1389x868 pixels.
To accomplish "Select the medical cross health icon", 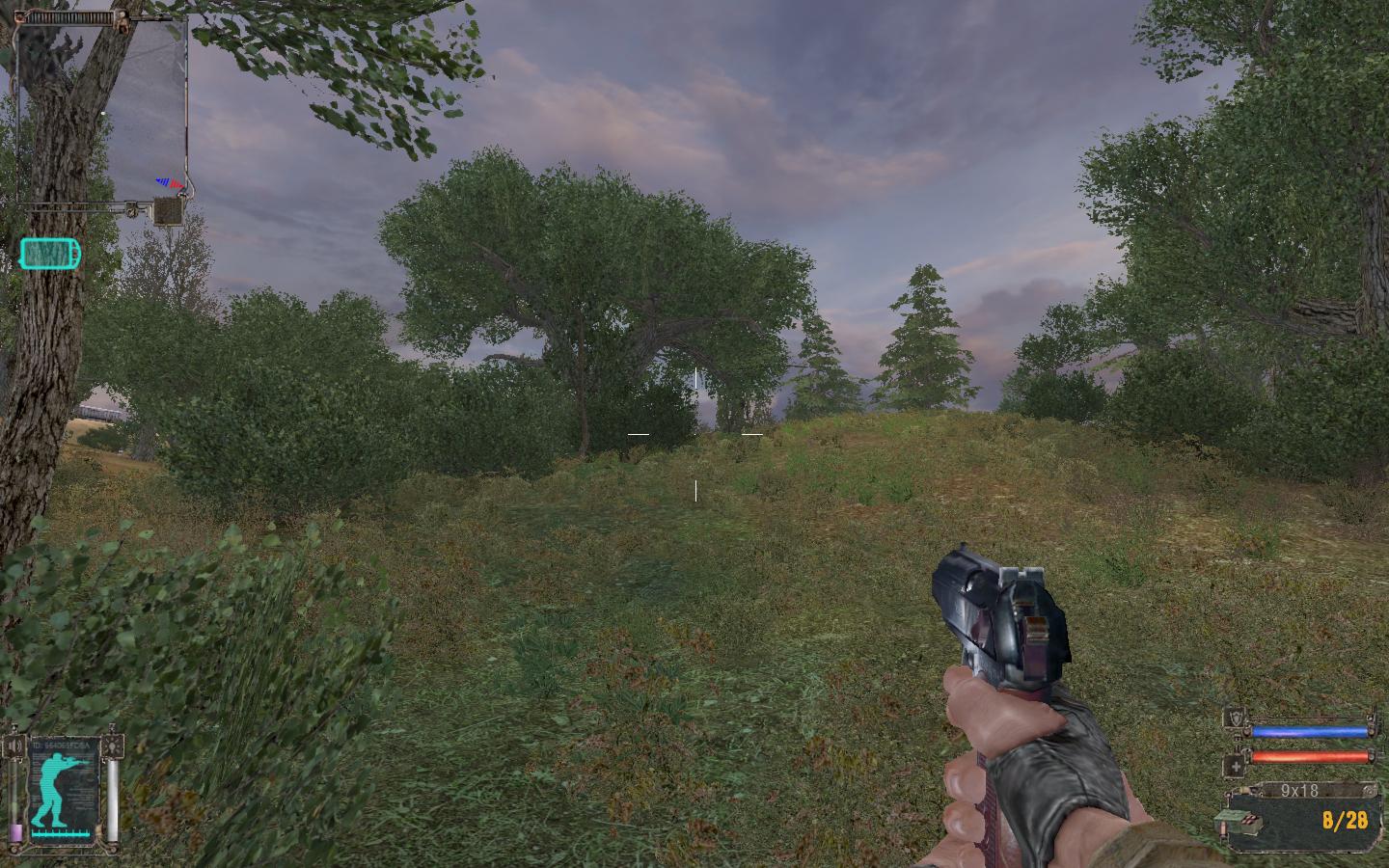I will pos(1234,767).
